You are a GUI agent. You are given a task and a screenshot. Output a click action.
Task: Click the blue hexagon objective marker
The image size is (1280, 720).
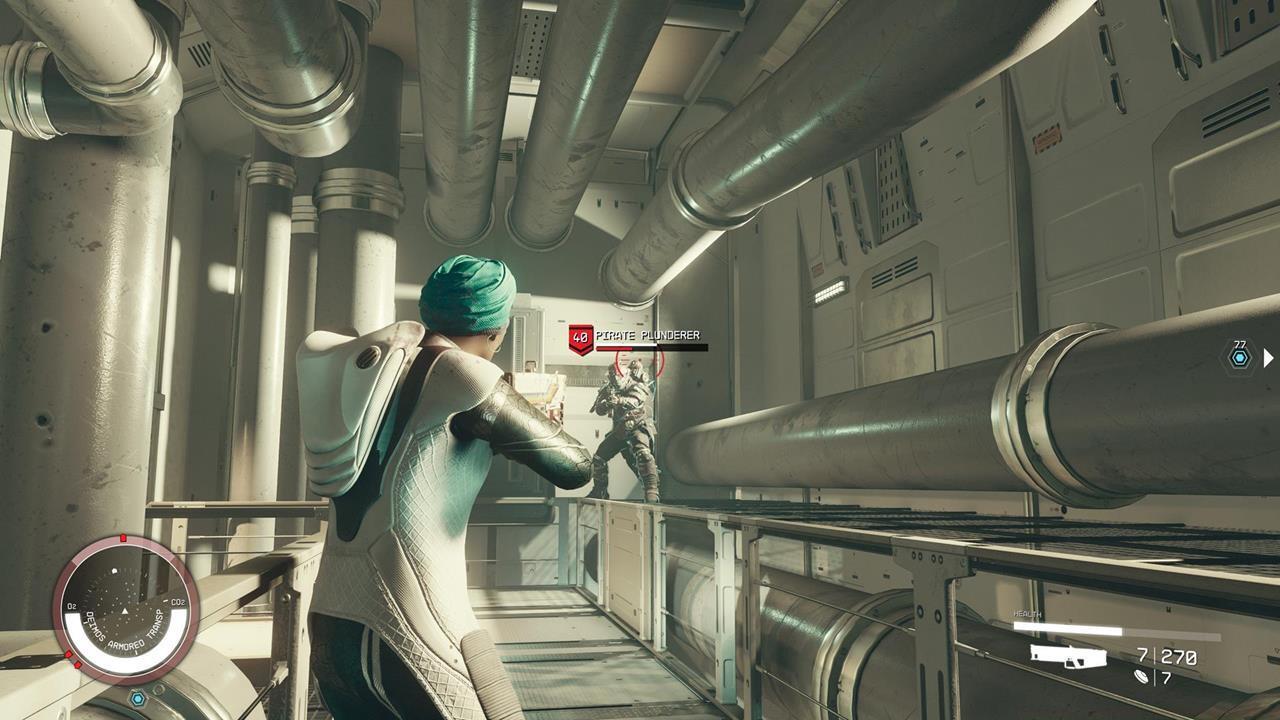click(1240, 358)
